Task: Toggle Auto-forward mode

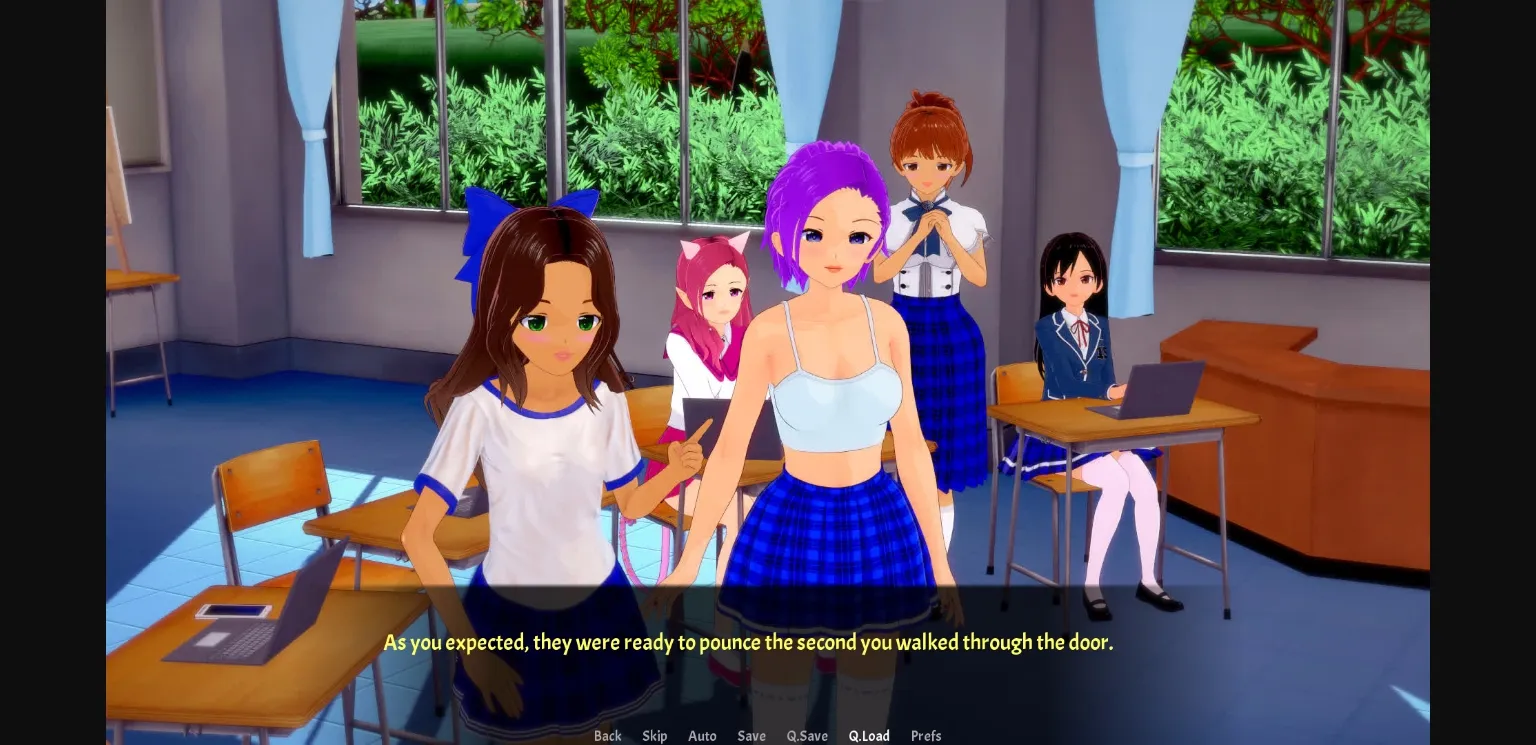Action: [702, 736]
